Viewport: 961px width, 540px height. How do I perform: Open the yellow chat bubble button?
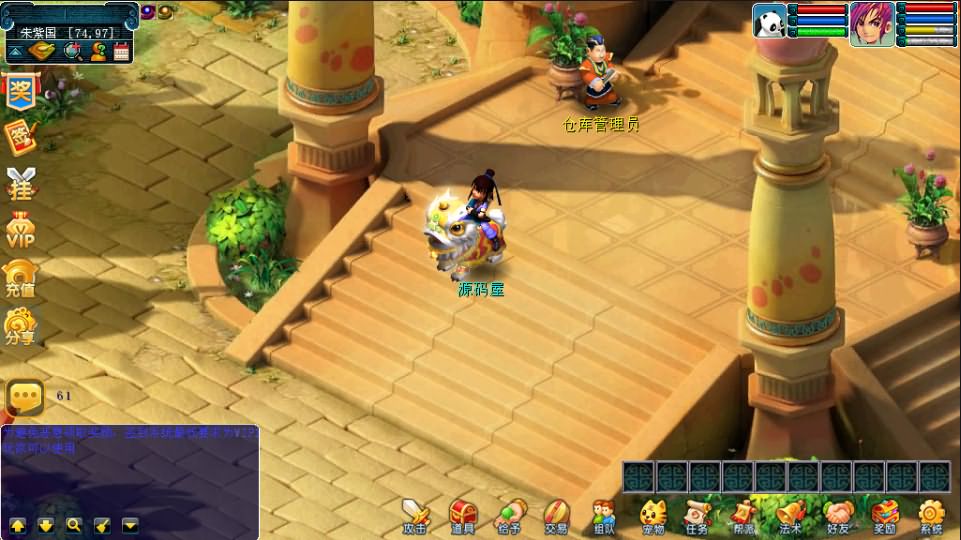click(x=25, y=397)
